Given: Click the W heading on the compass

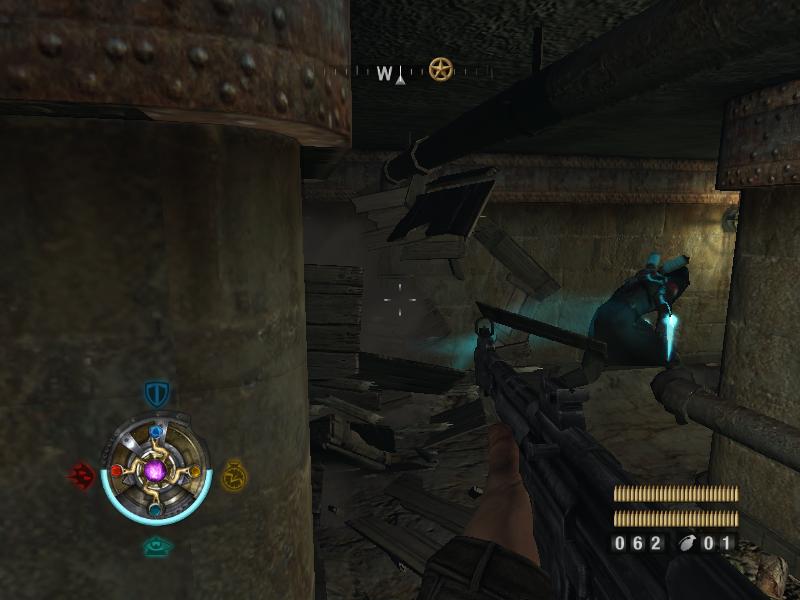Looking at the screenshot, I should [385, 72].
